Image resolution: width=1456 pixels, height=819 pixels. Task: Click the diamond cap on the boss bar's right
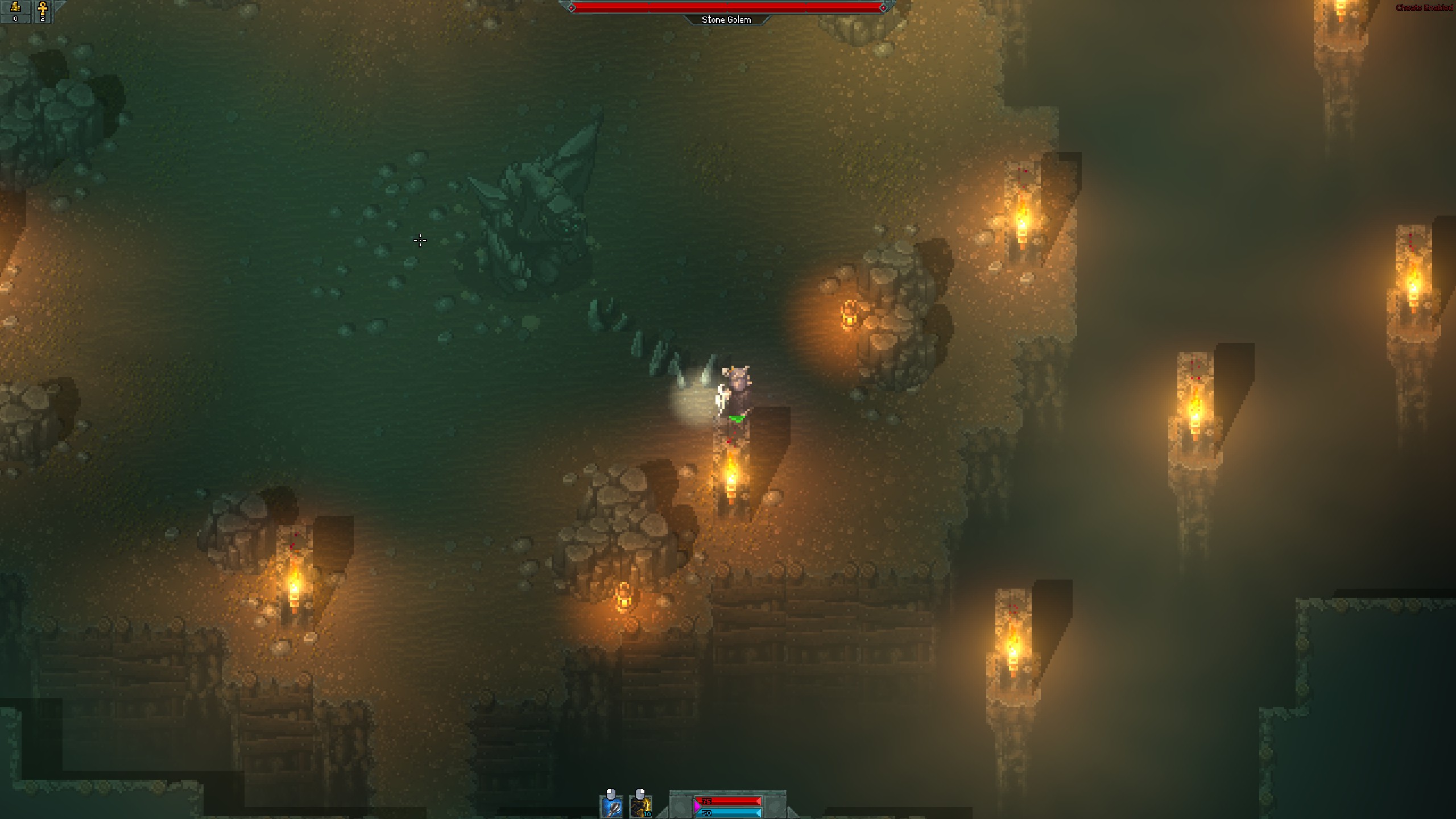point(882,8)
